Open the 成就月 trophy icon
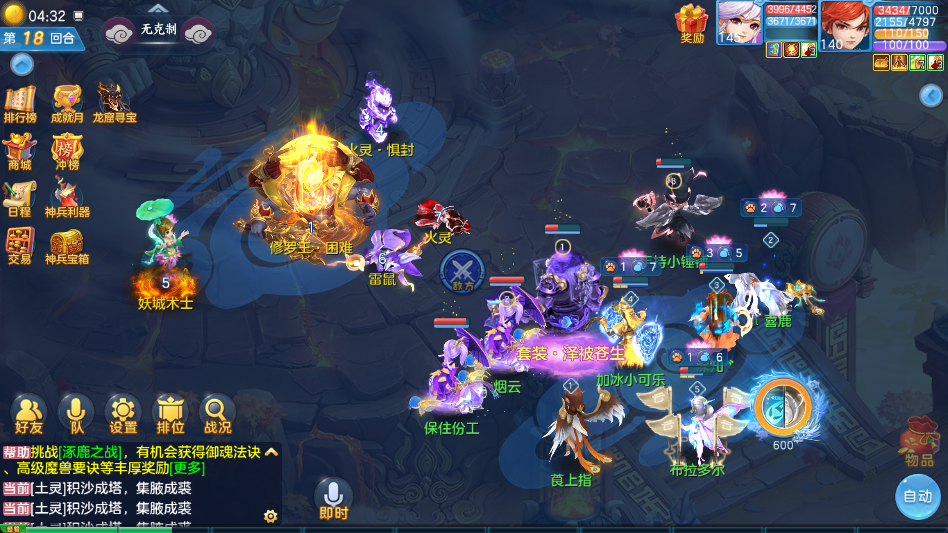Screen dimensions: 948x533 67,103
